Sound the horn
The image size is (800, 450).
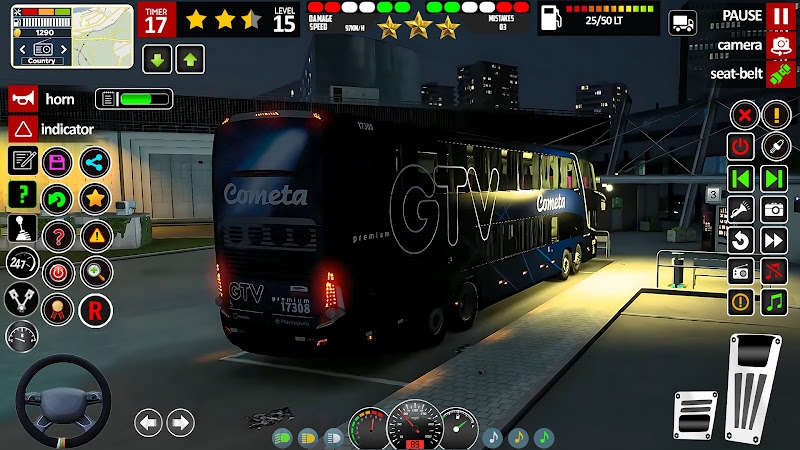coord(22,99)
